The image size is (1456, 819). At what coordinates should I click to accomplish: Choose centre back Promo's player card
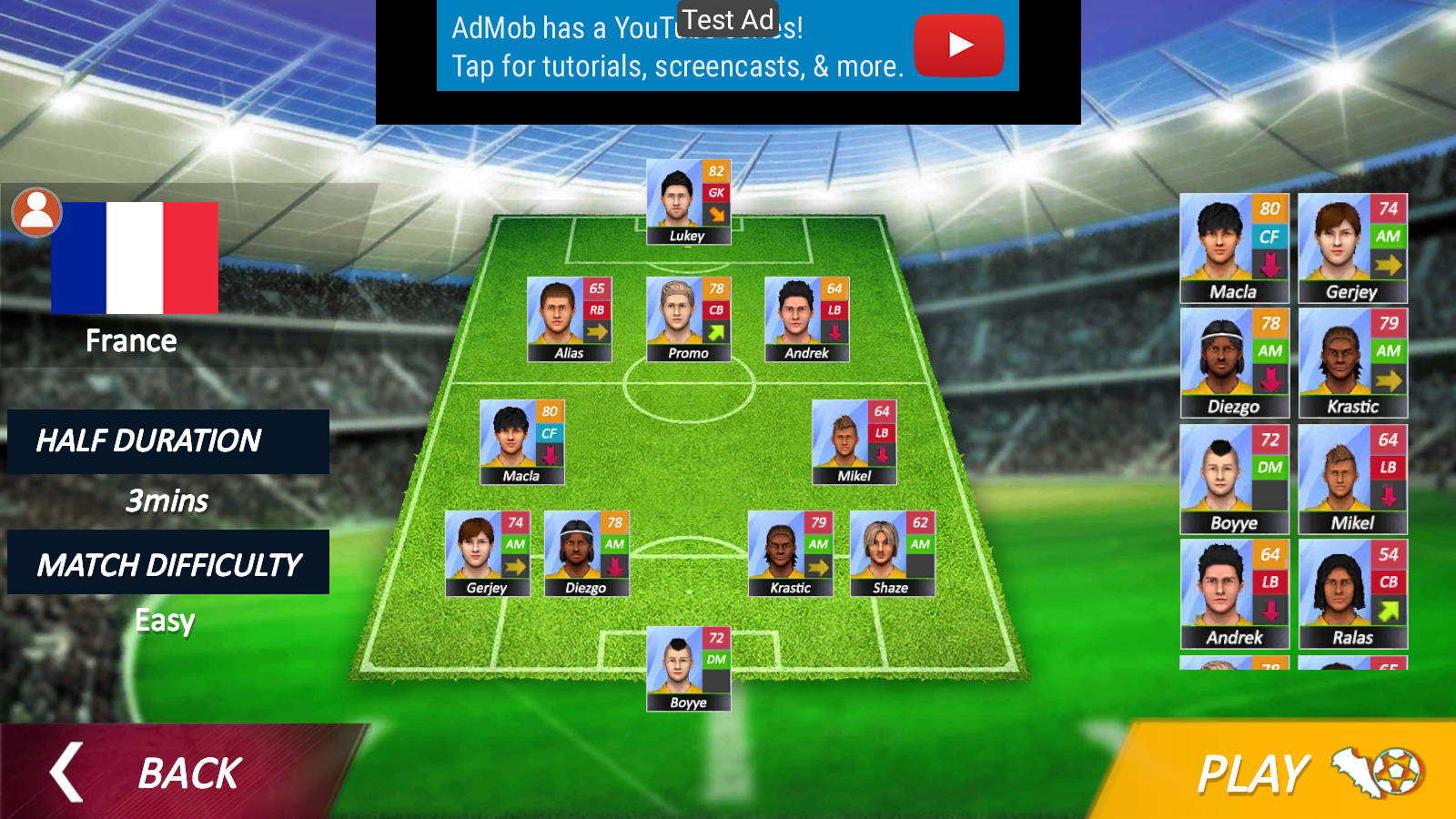tap(688, 319)
